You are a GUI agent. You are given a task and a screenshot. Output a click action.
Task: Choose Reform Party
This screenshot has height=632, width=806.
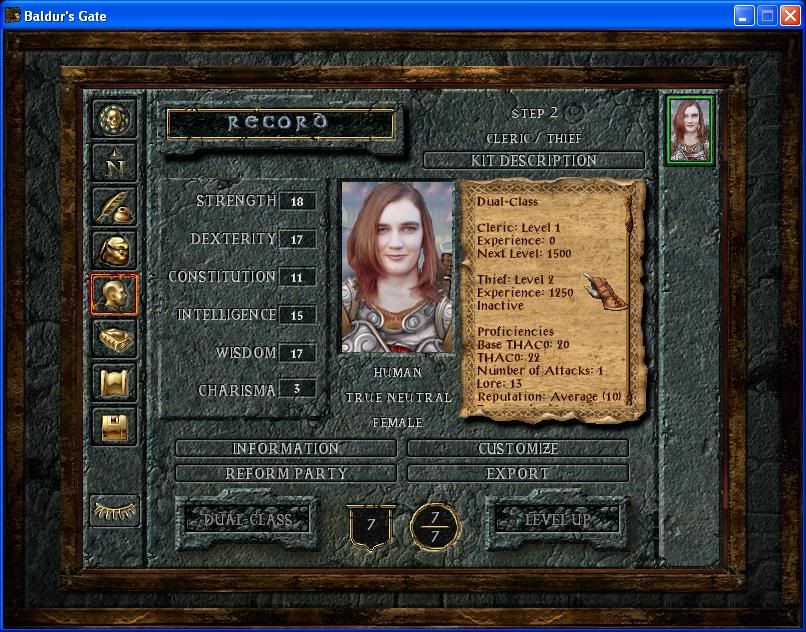pyautogui.click(x=286, y=473)
